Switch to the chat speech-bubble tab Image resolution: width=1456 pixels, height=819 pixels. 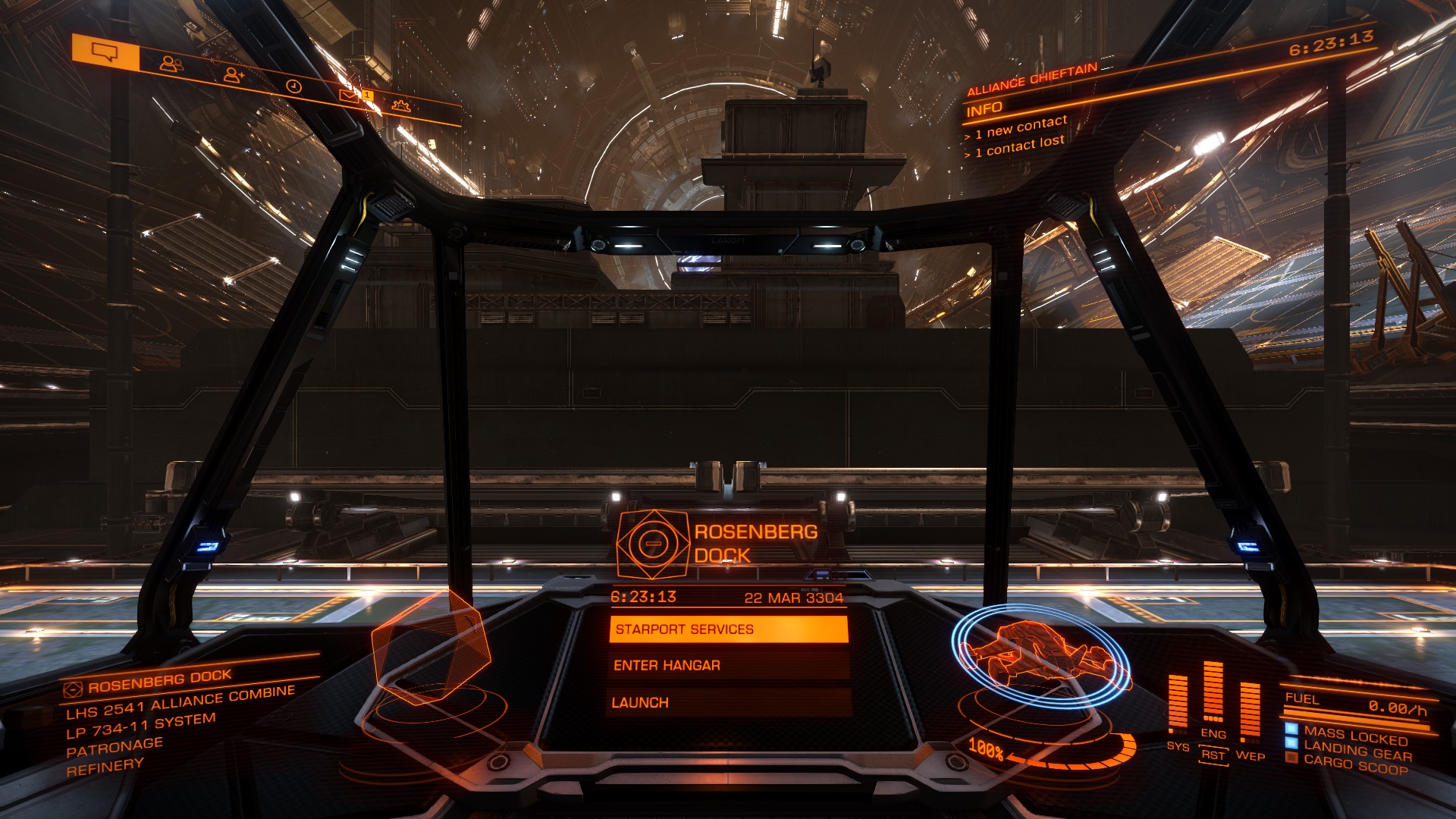(x=105, y=53)
